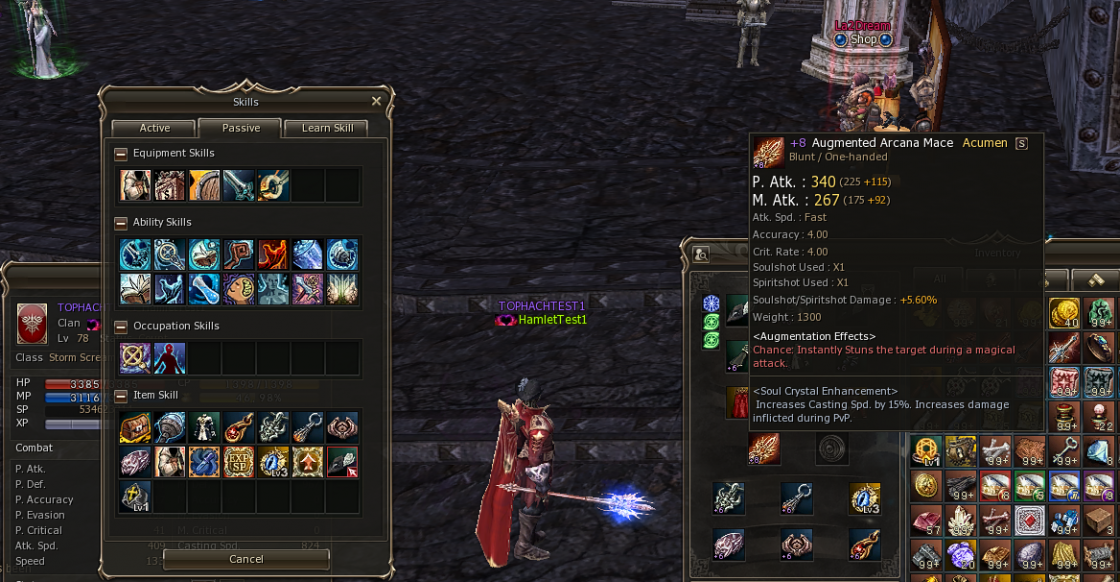Click the gold coin stack in inventory
The image size is (1120, 582).
1063,314
